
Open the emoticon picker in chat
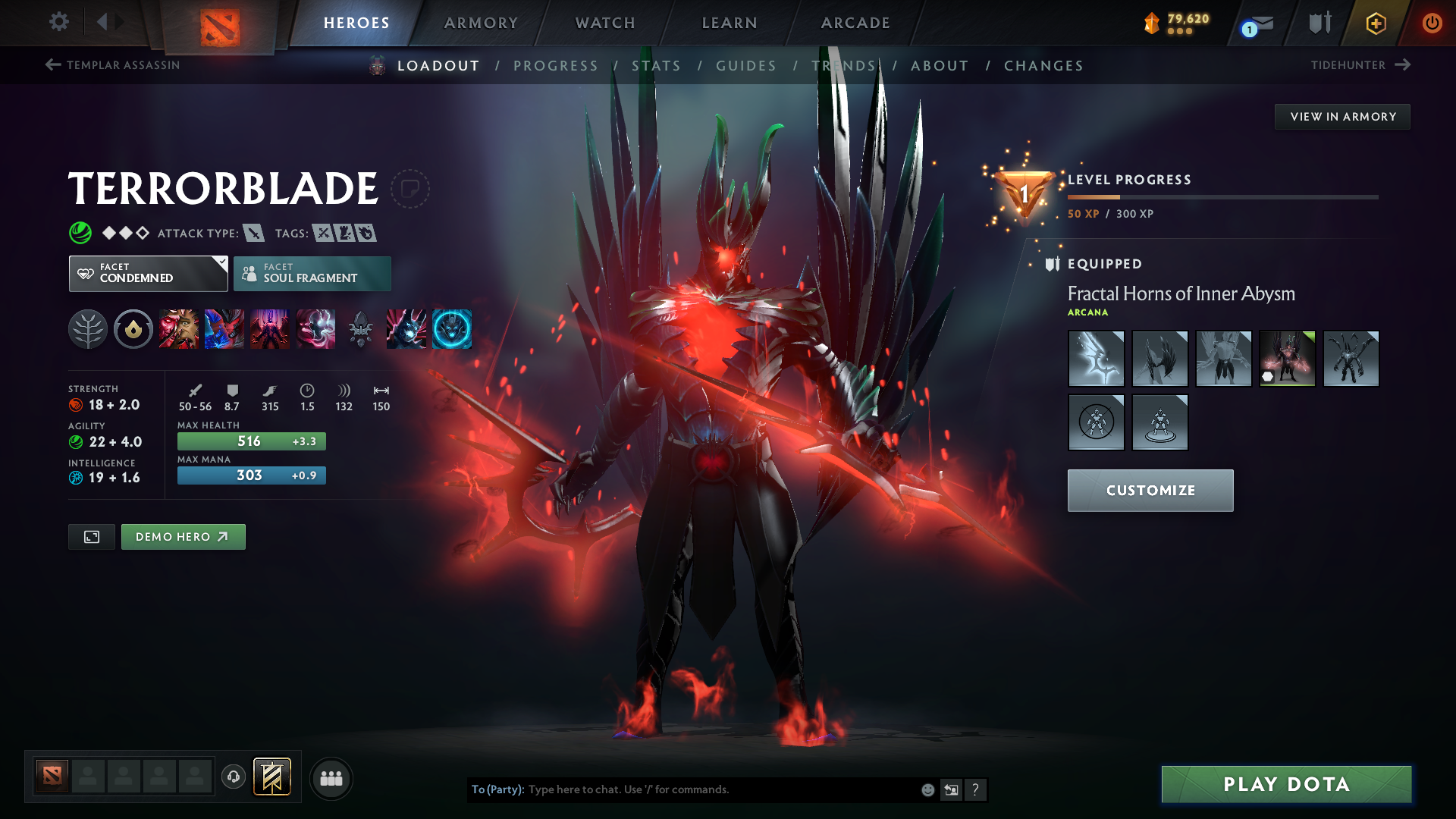point(927,789)
